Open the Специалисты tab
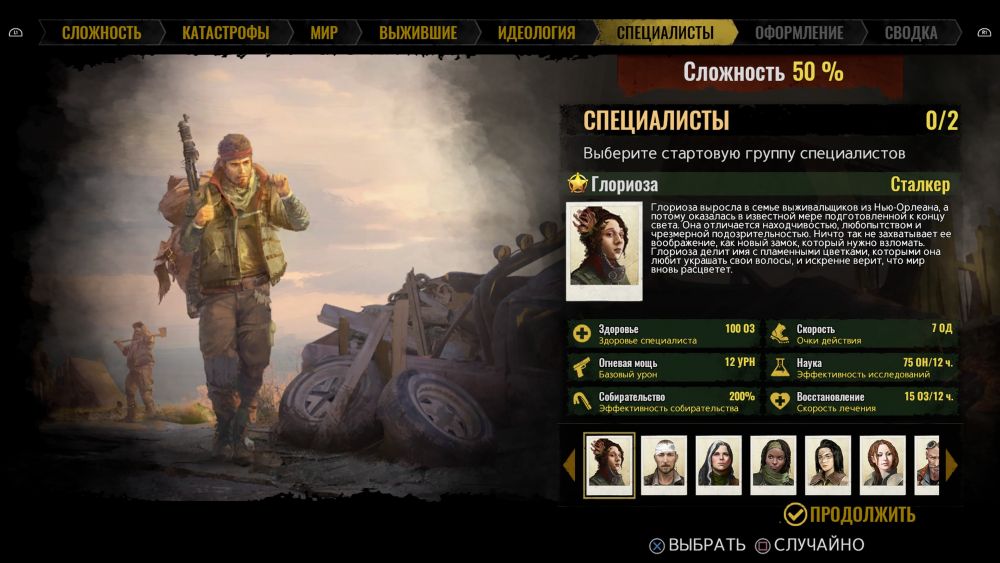This screenshot has width=1000, height=563. [x=665, y=33]
